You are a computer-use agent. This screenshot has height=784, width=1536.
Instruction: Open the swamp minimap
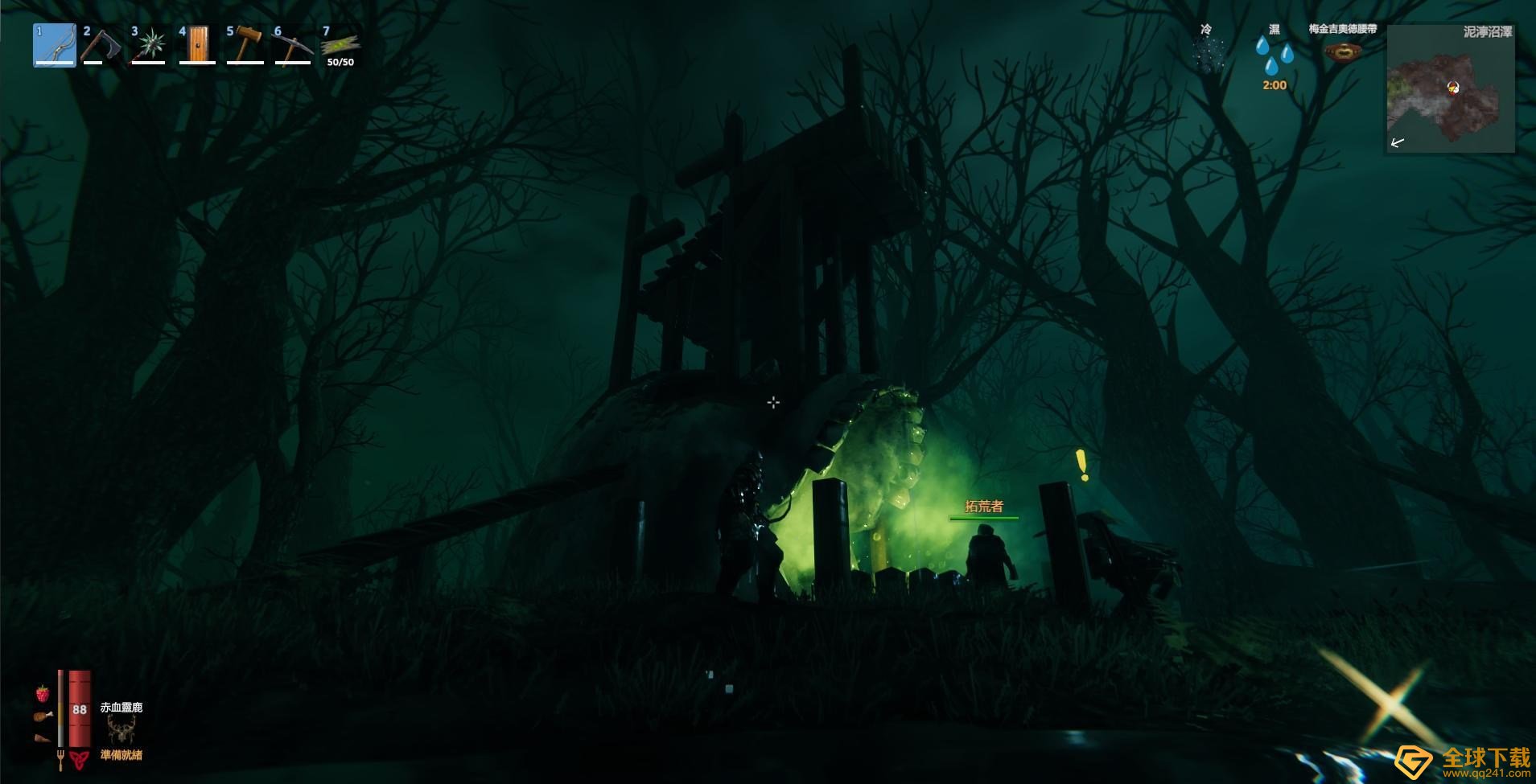(x=1450, y=88)
